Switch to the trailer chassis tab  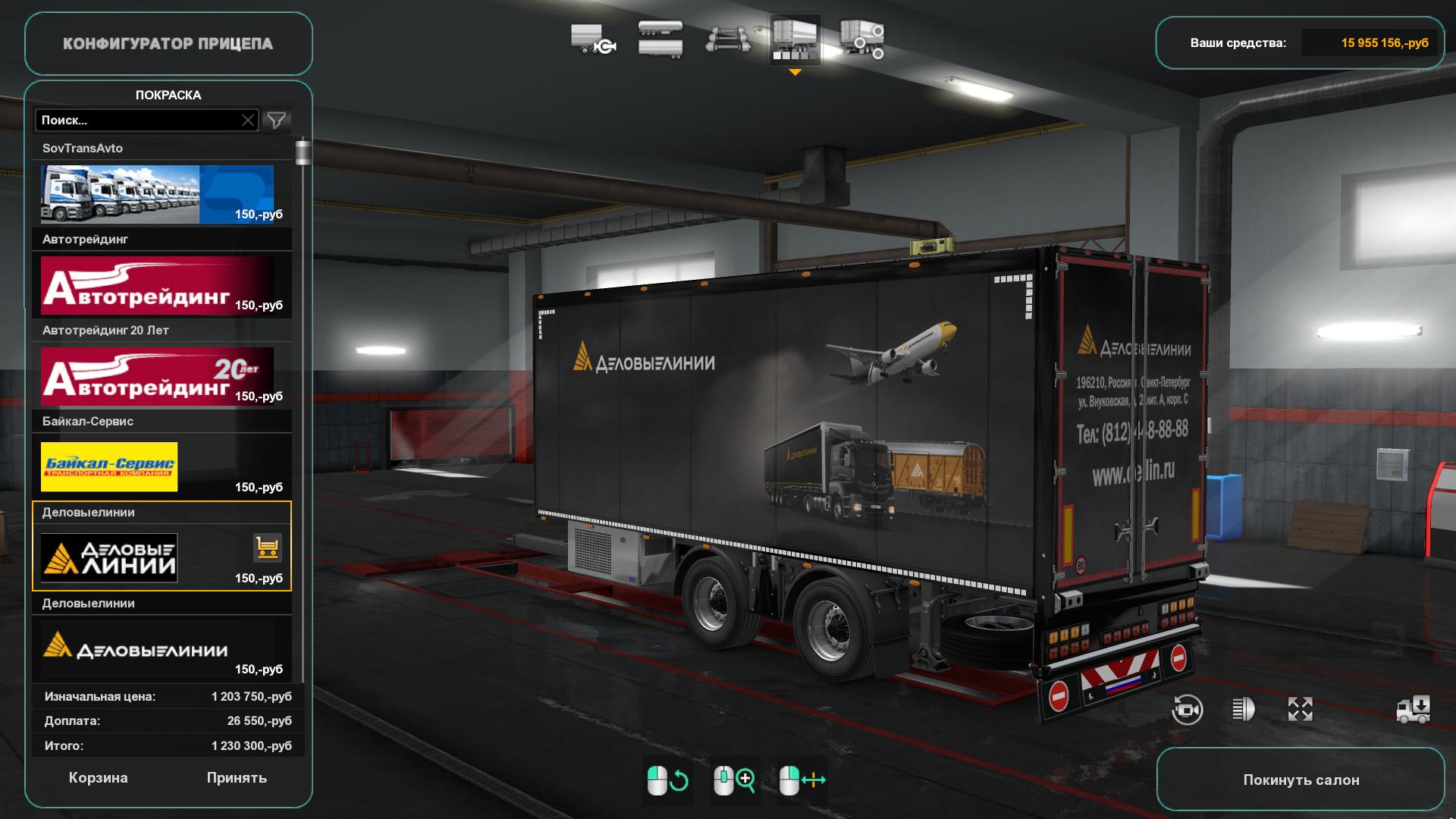pos(593,39)
